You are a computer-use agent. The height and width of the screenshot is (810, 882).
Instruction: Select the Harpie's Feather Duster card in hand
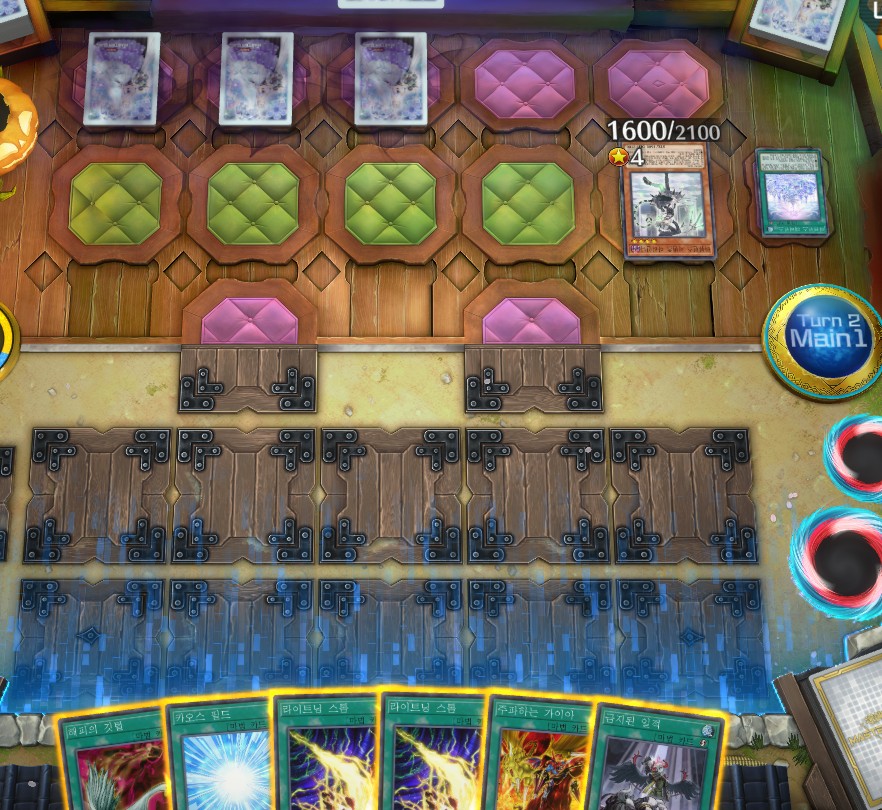[112, 760]
